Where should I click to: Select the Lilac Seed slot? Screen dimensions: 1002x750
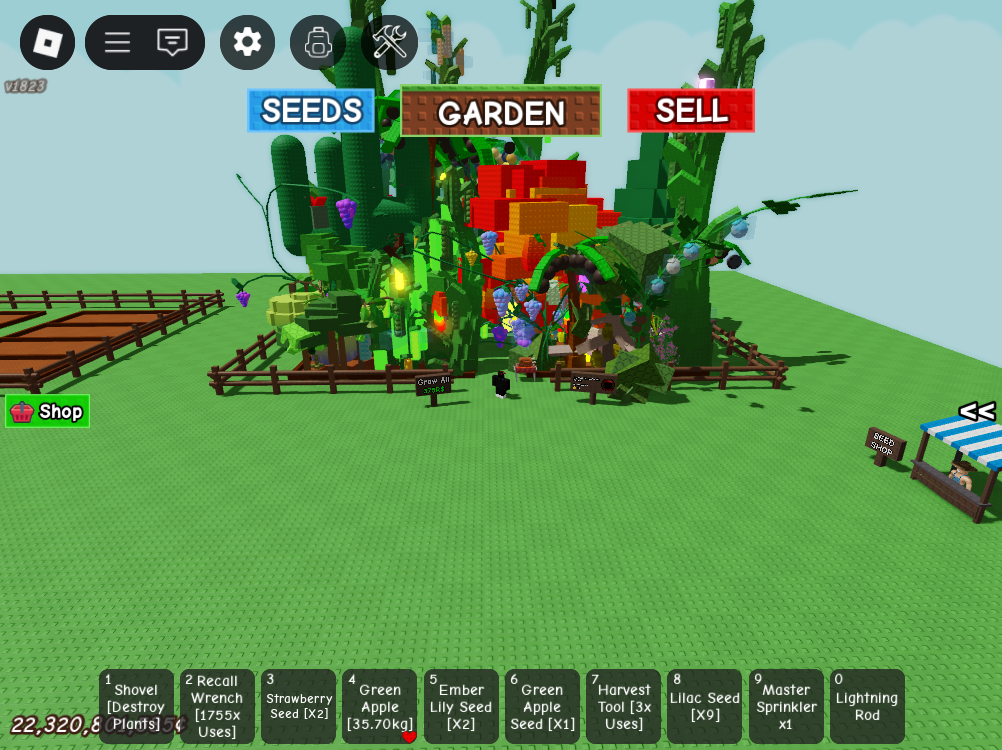click(x=704, y=706)
